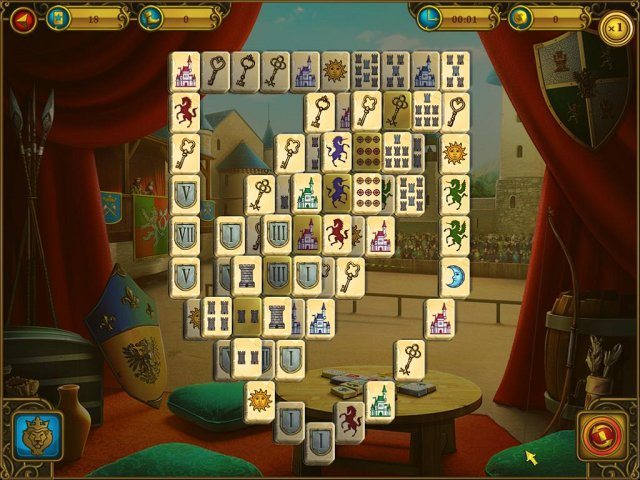Activate the golden lion hint button
Viewport: 640px width, 480px height.
click(x=38, y=437)
